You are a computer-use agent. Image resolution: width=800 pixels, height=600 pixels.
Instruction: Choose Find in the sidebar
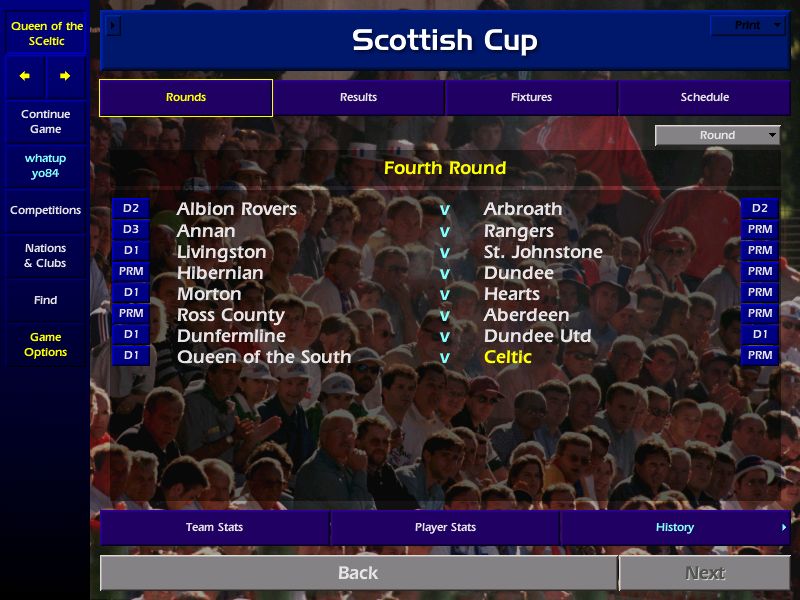(45, 300)
